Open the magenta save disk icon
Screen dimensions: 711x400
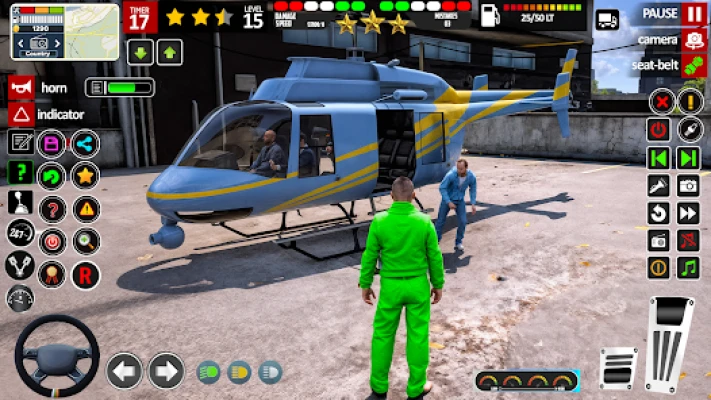coord(51,143)
